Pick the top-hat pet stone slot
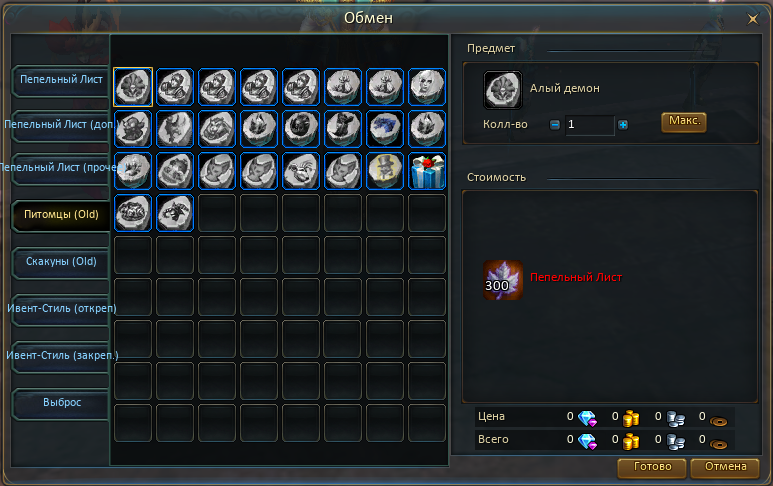The image size is (773, 486). pos(385,170)
